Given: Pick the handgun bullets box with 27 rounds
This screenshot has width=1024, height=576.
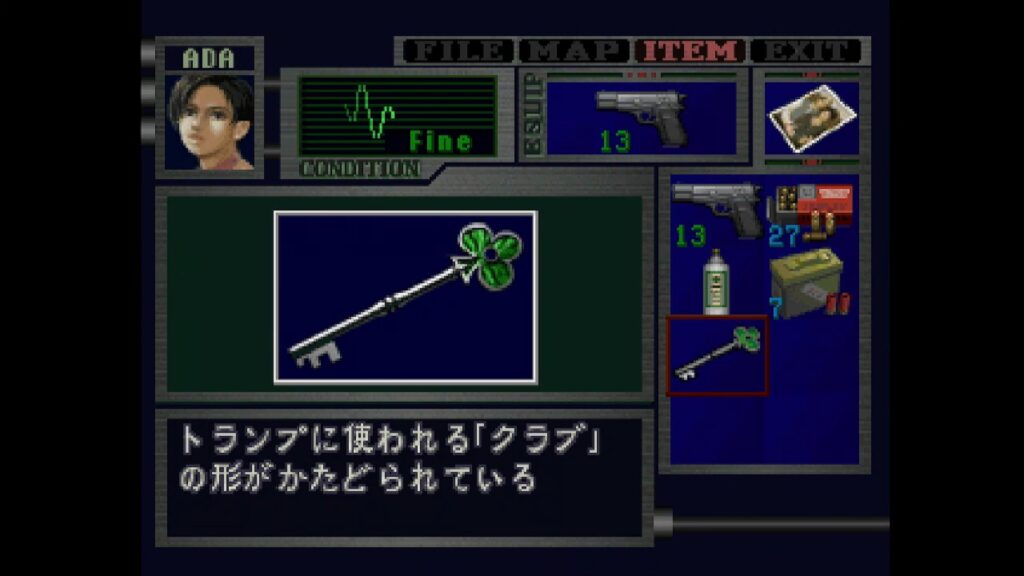Looking at the screenshot, I should [809, 210].
